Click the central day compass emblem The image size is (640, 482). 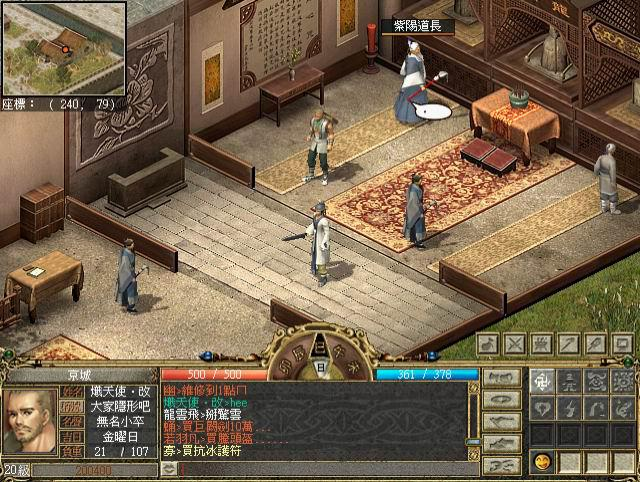coord(319,366)
